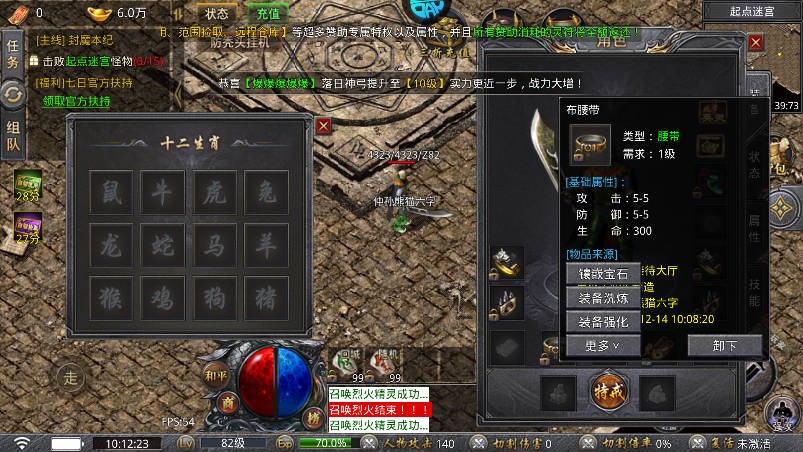Click the 镶嵌宝石 gem inlay button
This screenshot has height=452, width=803.
click(603, 274)
